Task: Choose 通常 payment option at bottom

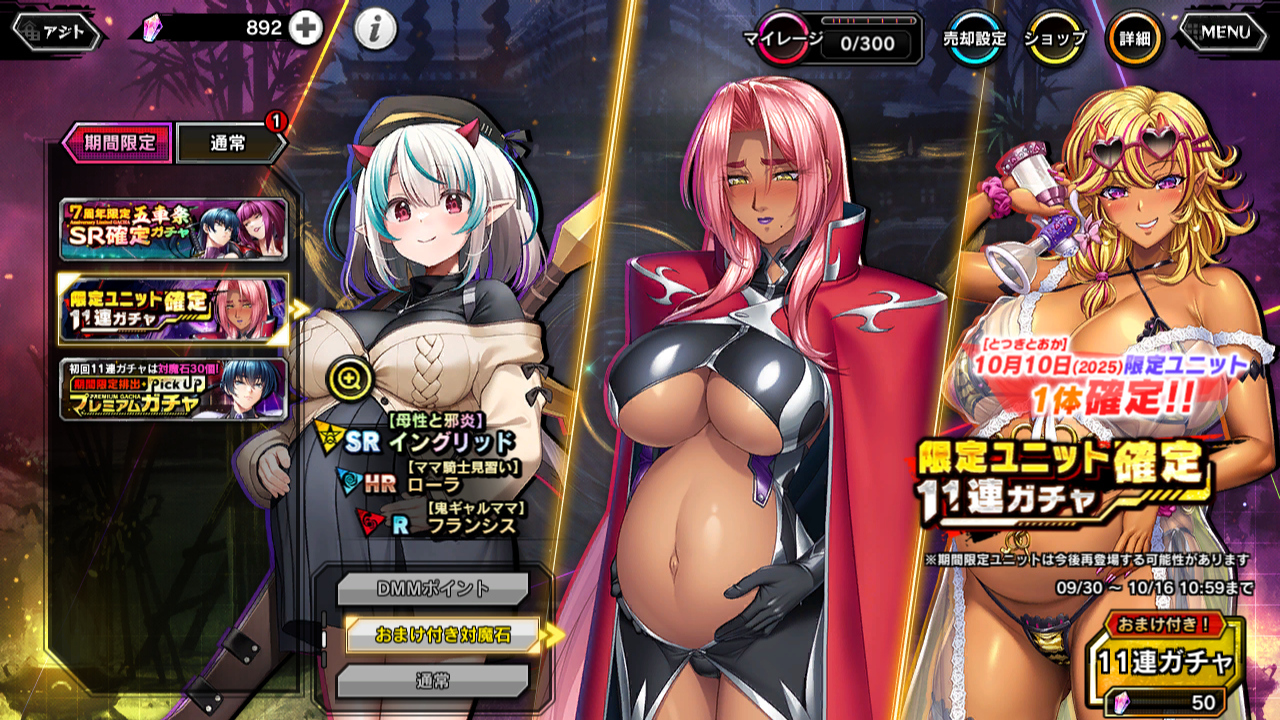Action: (432, 681)
